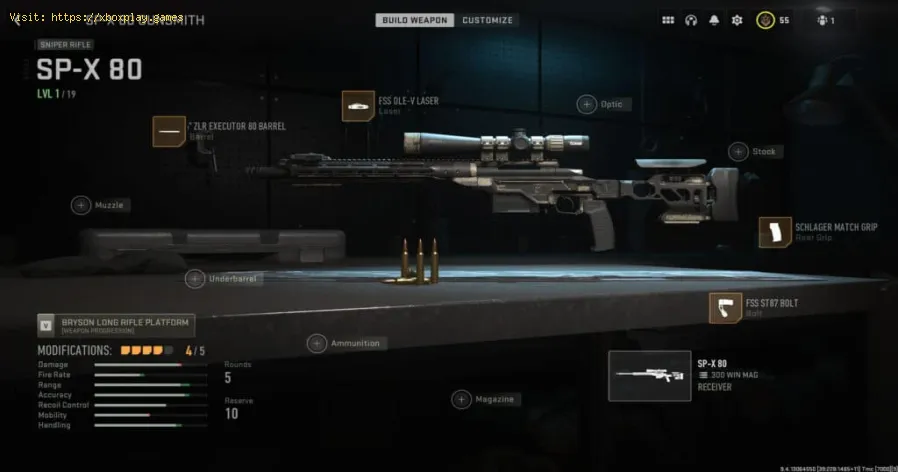Viewport: 898px width, 472px height.
Task: Open the headset voice channel icon
Action: tap(690, 20)
